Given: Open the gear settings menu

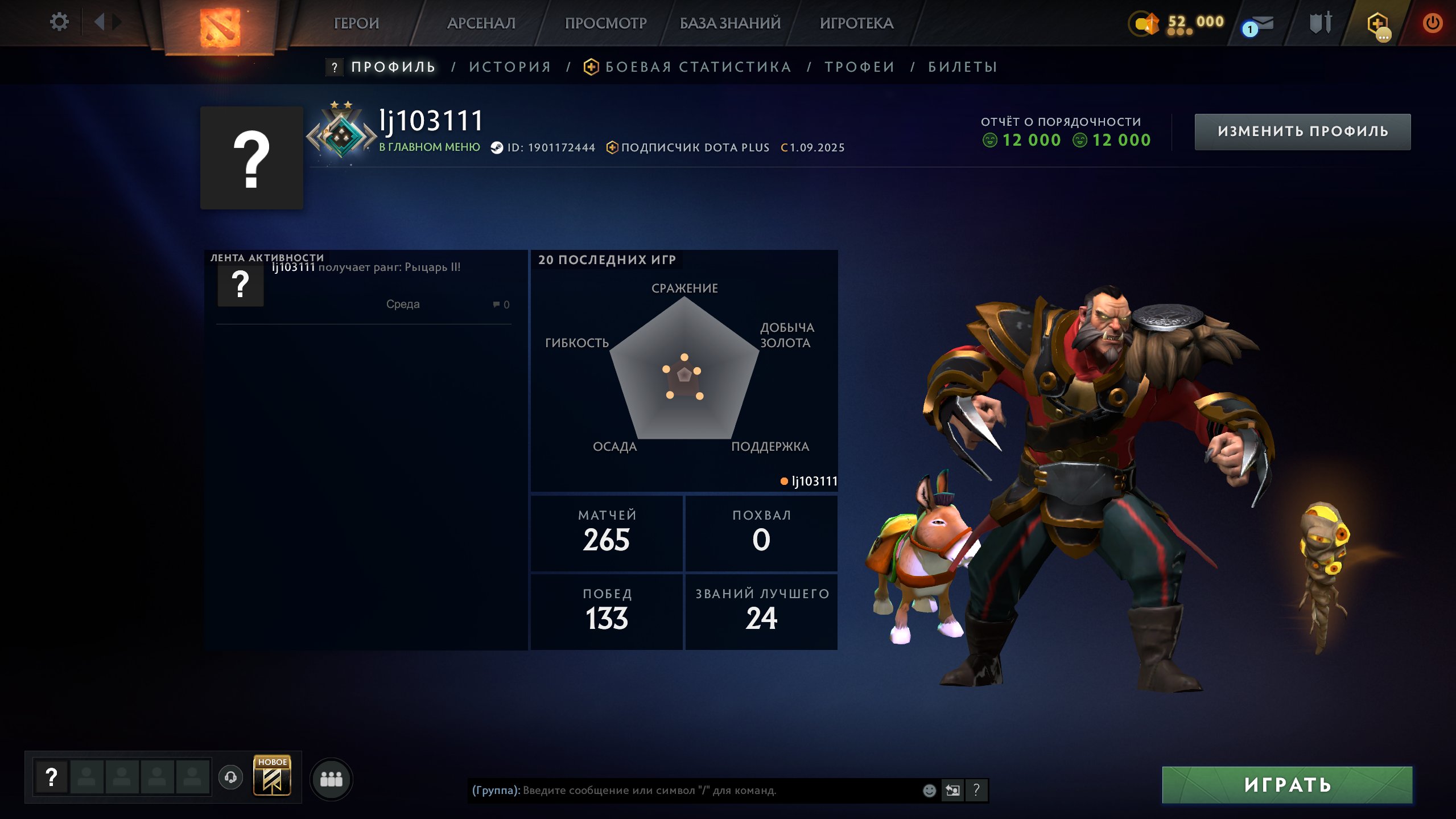Looking at the screenshot, I should [x=59, y=22].
